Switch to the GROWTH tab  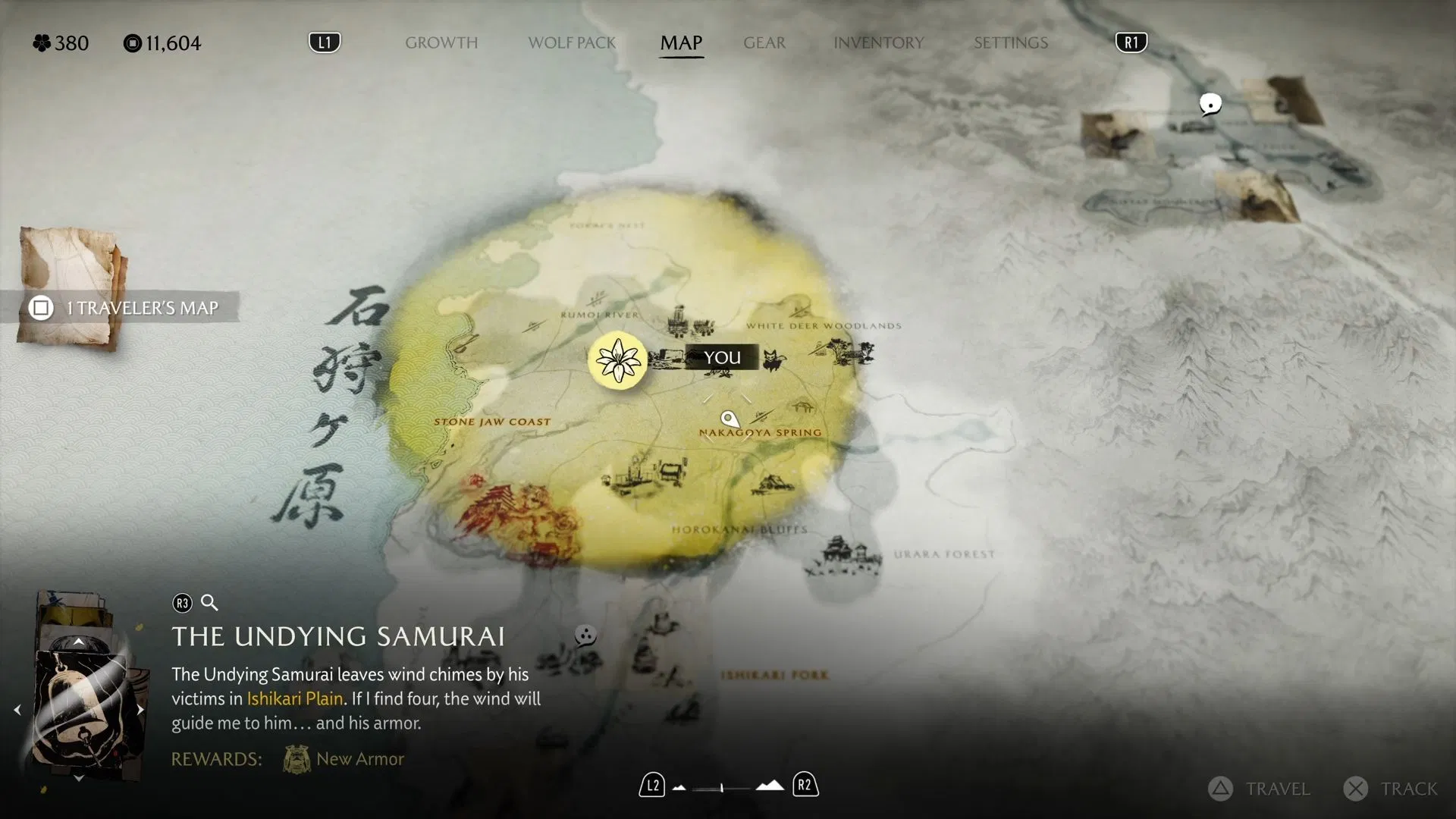pos(442,43)
